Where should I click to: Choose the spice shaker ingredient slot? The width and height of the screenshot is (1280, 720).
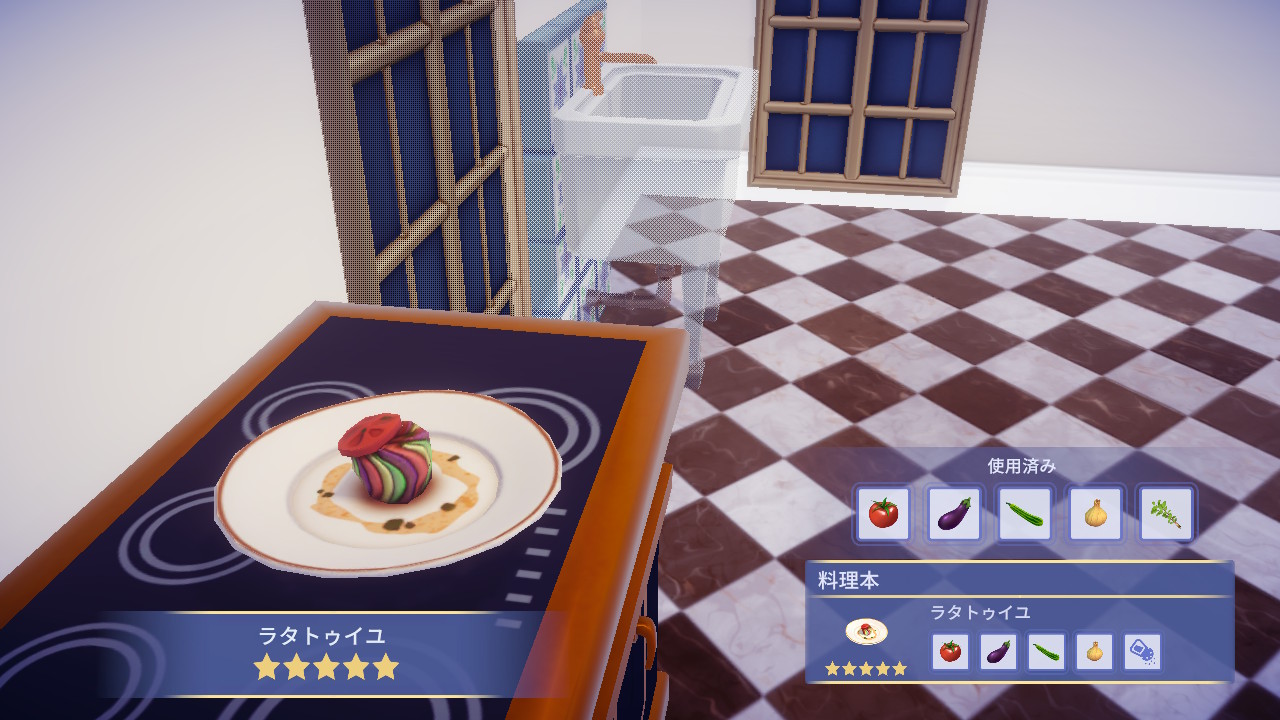[x=1142, y=652]
